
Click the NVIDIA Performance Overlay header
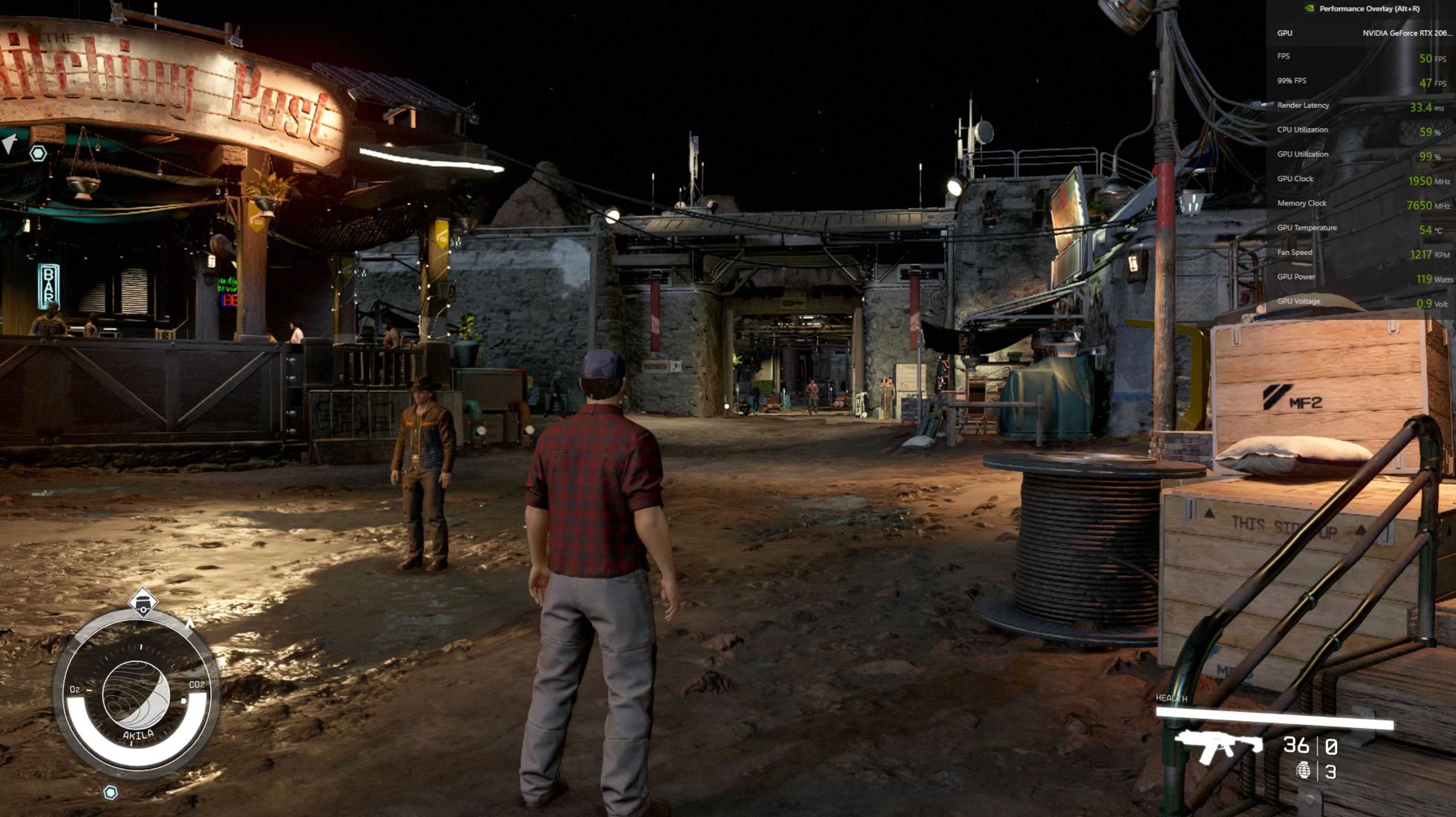[x=1368, y=9]
